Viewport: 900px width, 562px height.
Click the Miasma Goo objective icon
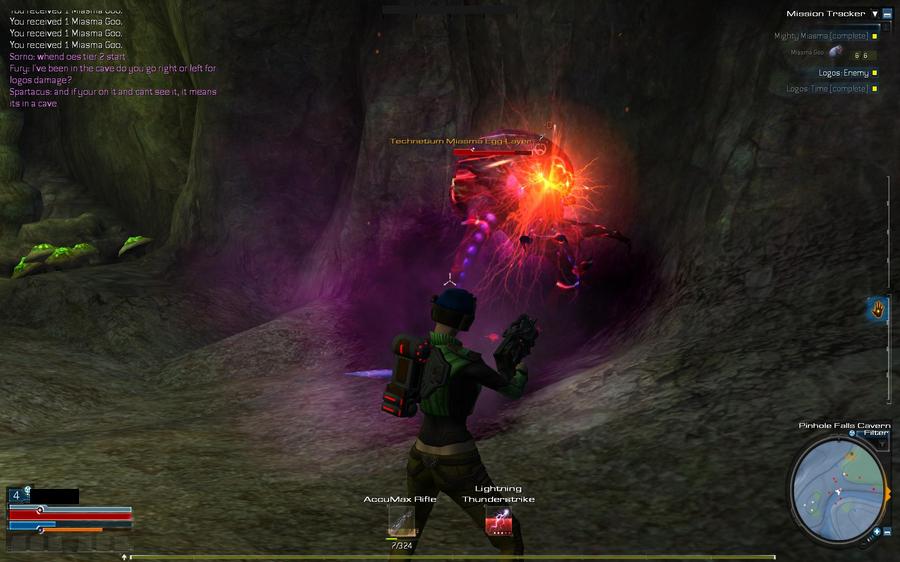835,52
